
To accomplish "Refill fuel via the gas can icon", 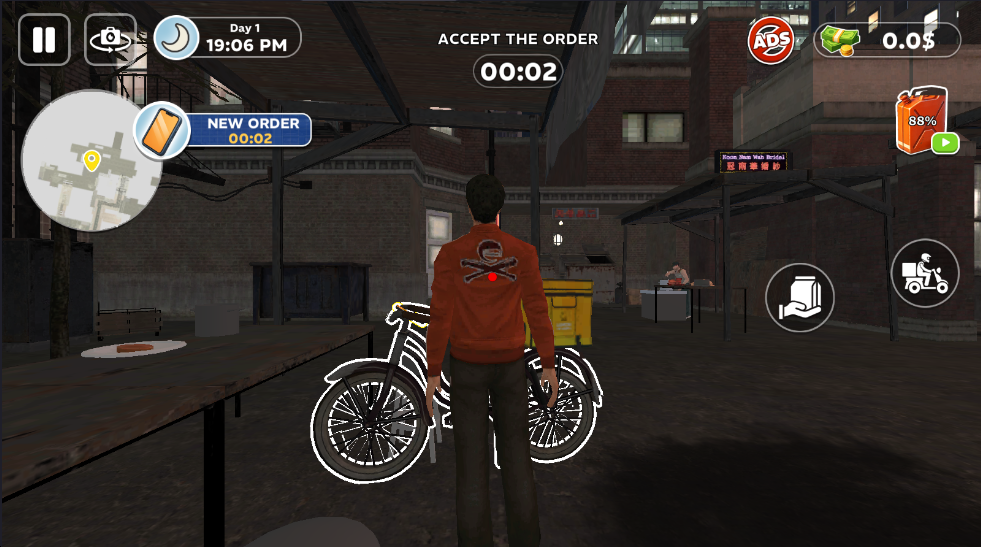I will point(924,122).
